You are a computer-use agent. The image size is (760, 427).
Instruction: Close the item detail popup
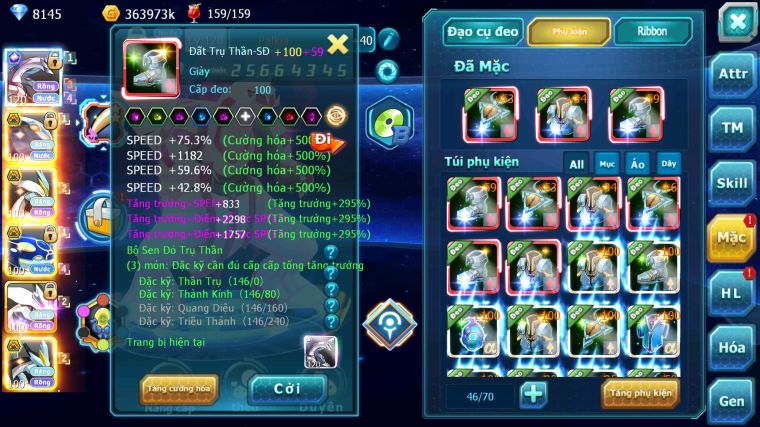(338, 44)
